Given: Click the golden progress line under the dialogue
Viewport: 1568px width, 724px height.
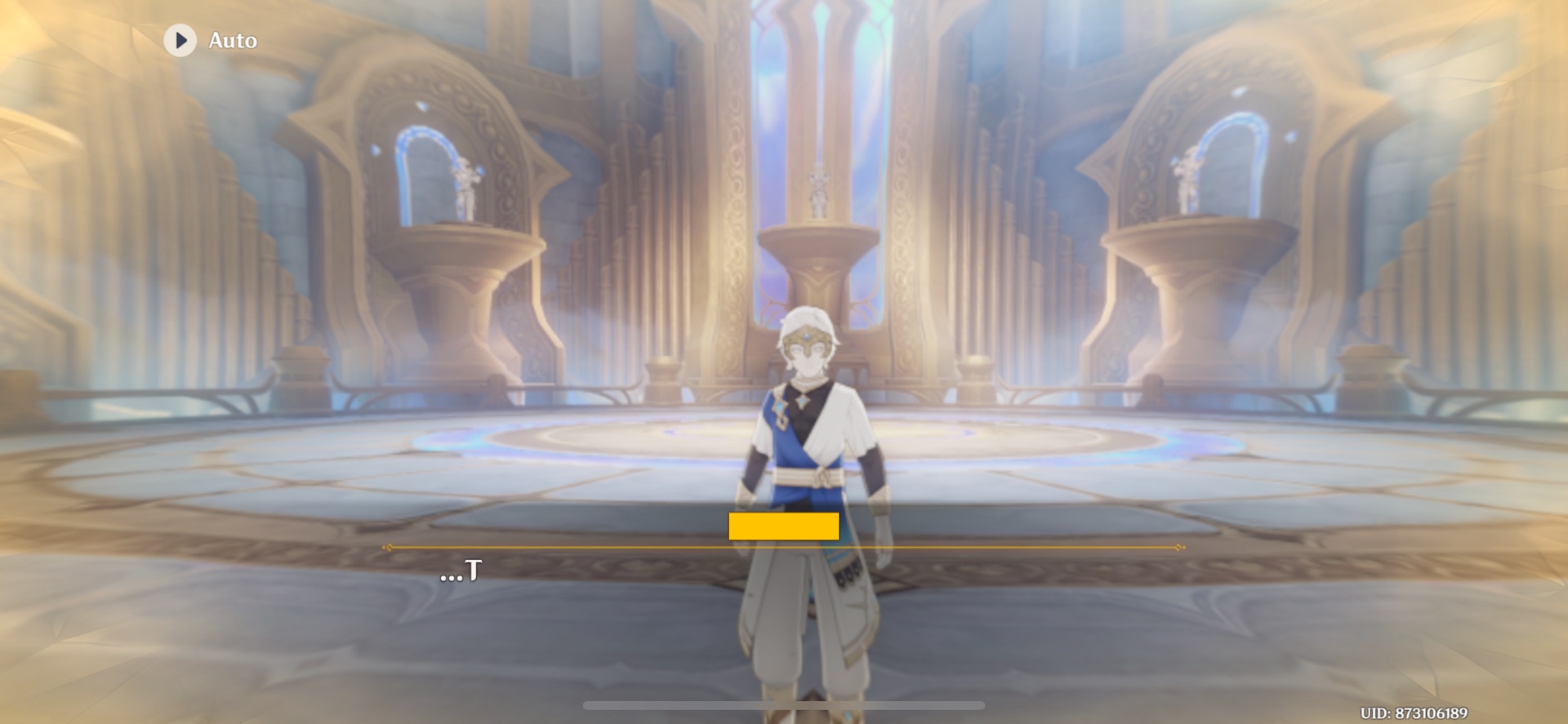Looking at the screenshot, I should pos(784,548).
